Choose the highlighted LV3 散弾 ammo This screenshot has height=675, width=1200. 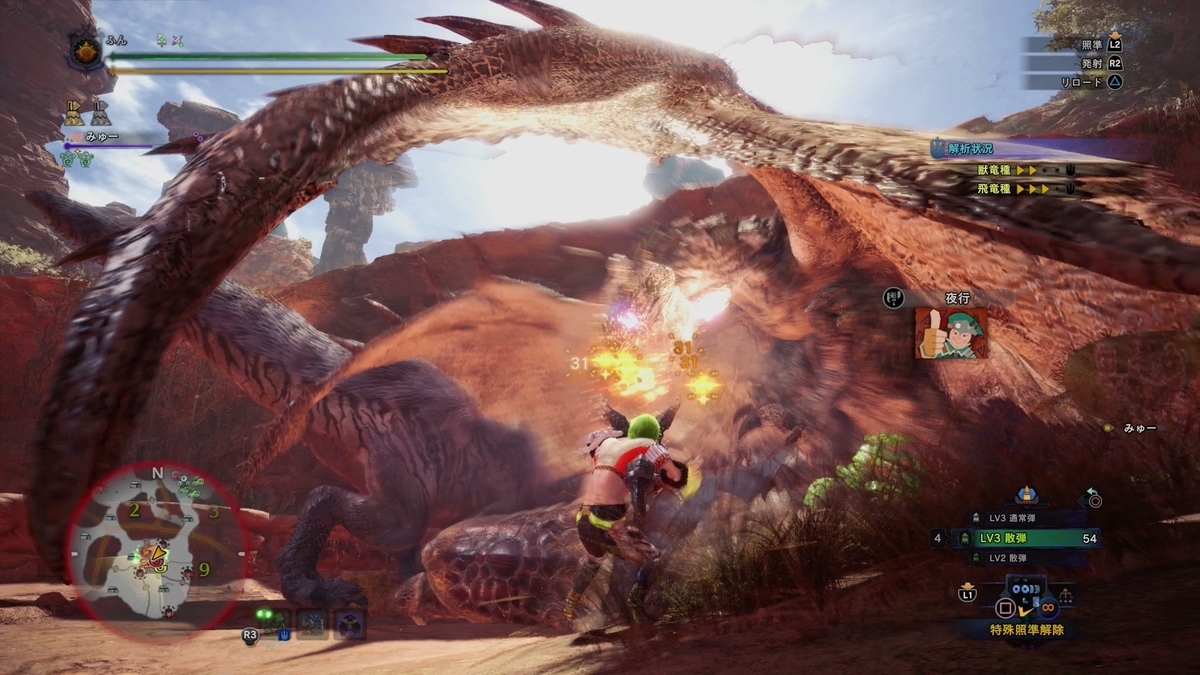pyautogui.click(x=1030, y=538)
